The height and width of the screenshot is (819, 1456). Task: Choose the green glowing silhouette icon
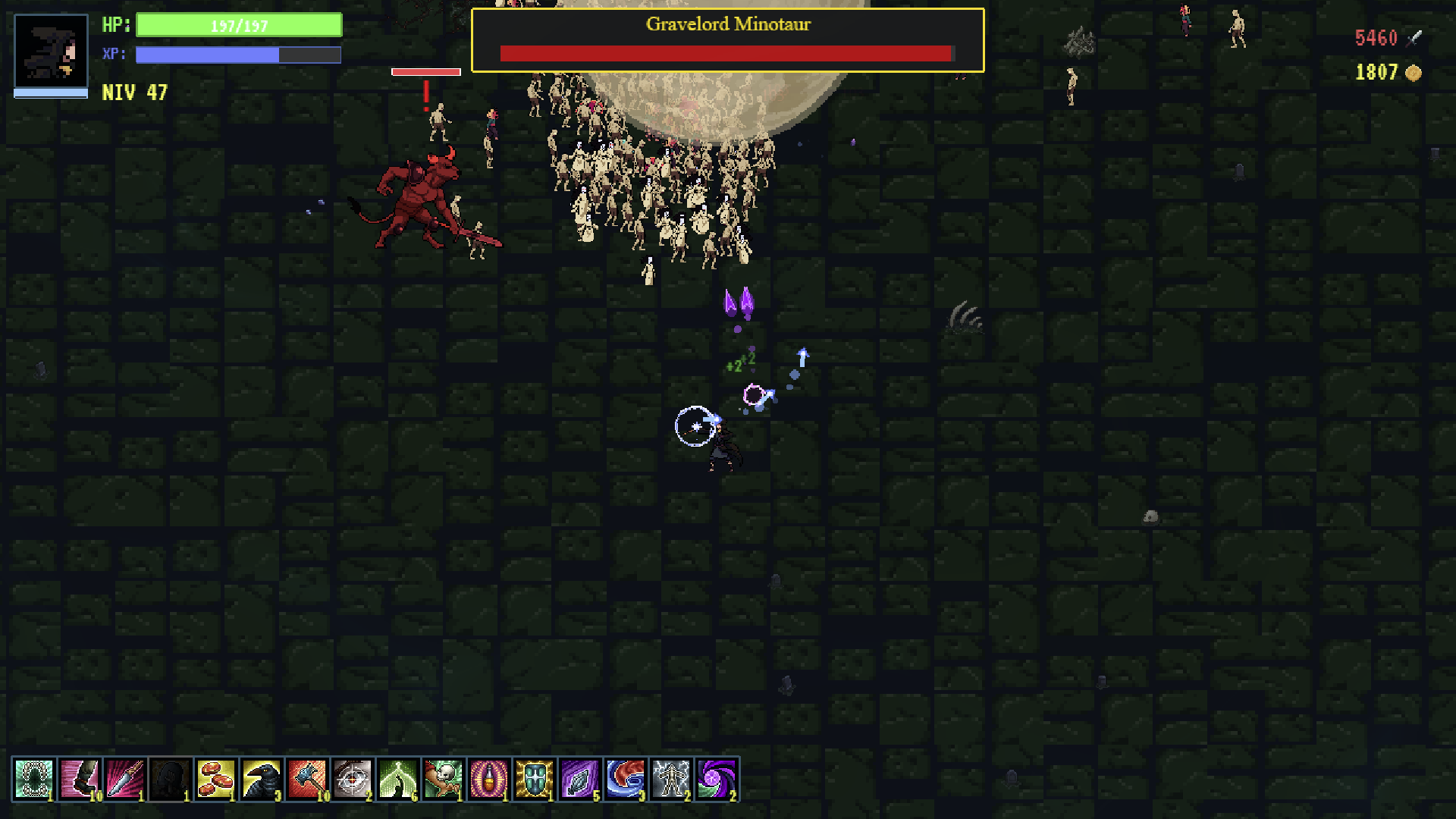(x=398, y=779)
